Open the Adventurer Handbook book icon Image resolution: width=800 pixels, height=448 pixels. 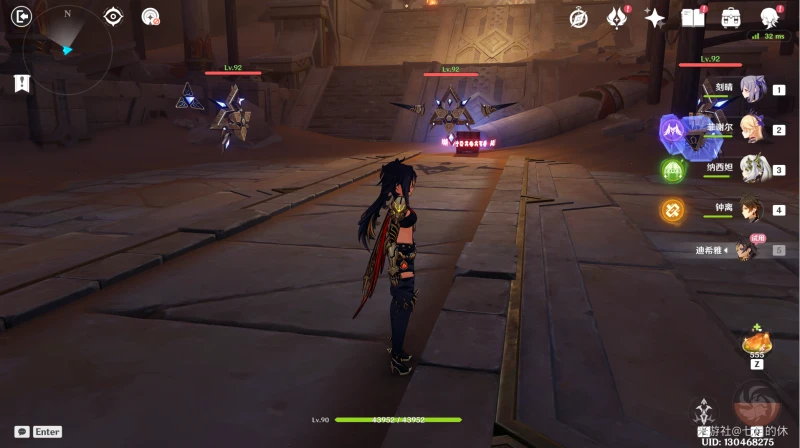click(692, 17)
